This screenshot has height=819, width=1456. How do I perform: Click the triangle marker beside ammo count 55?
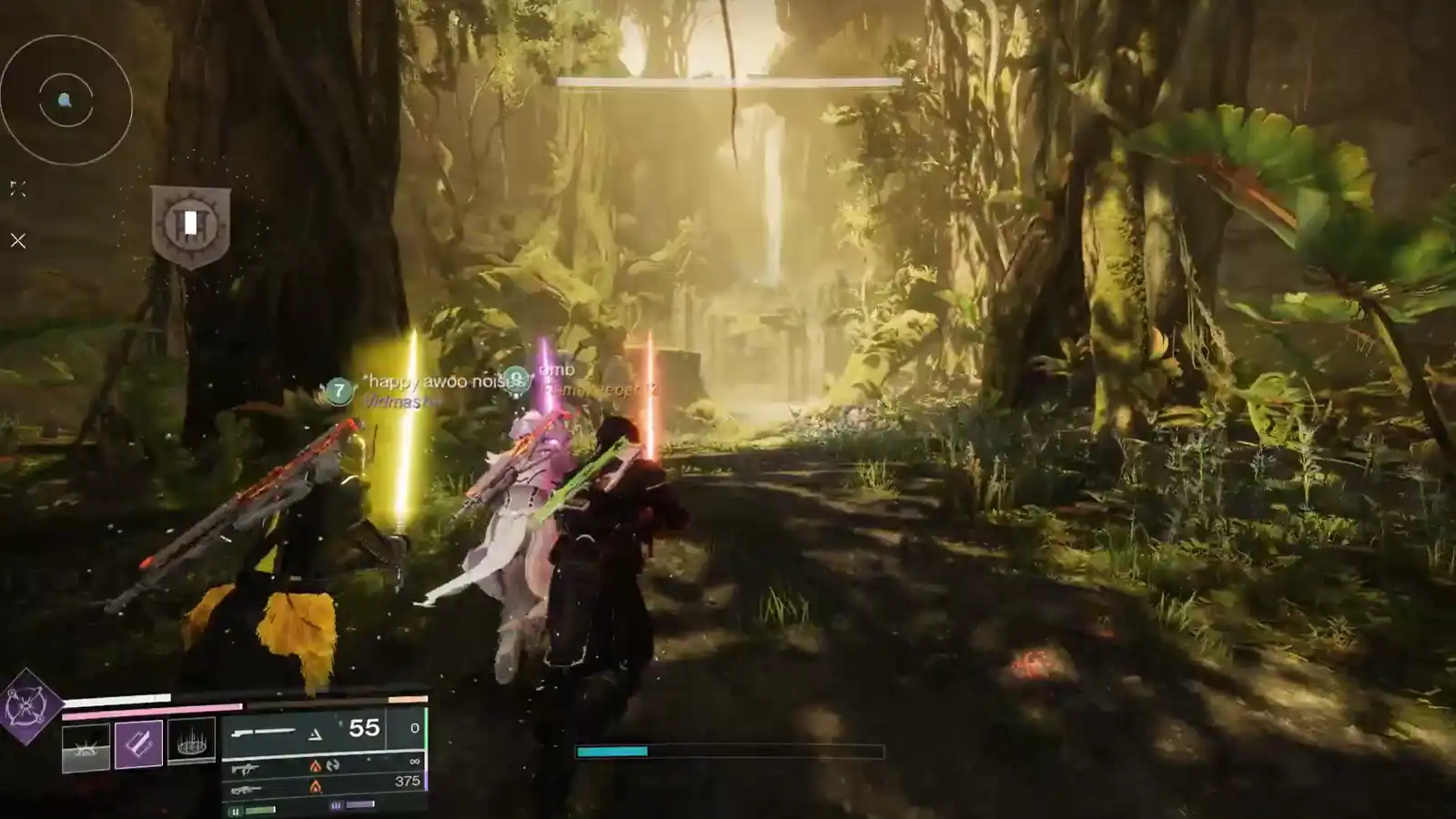315,733
